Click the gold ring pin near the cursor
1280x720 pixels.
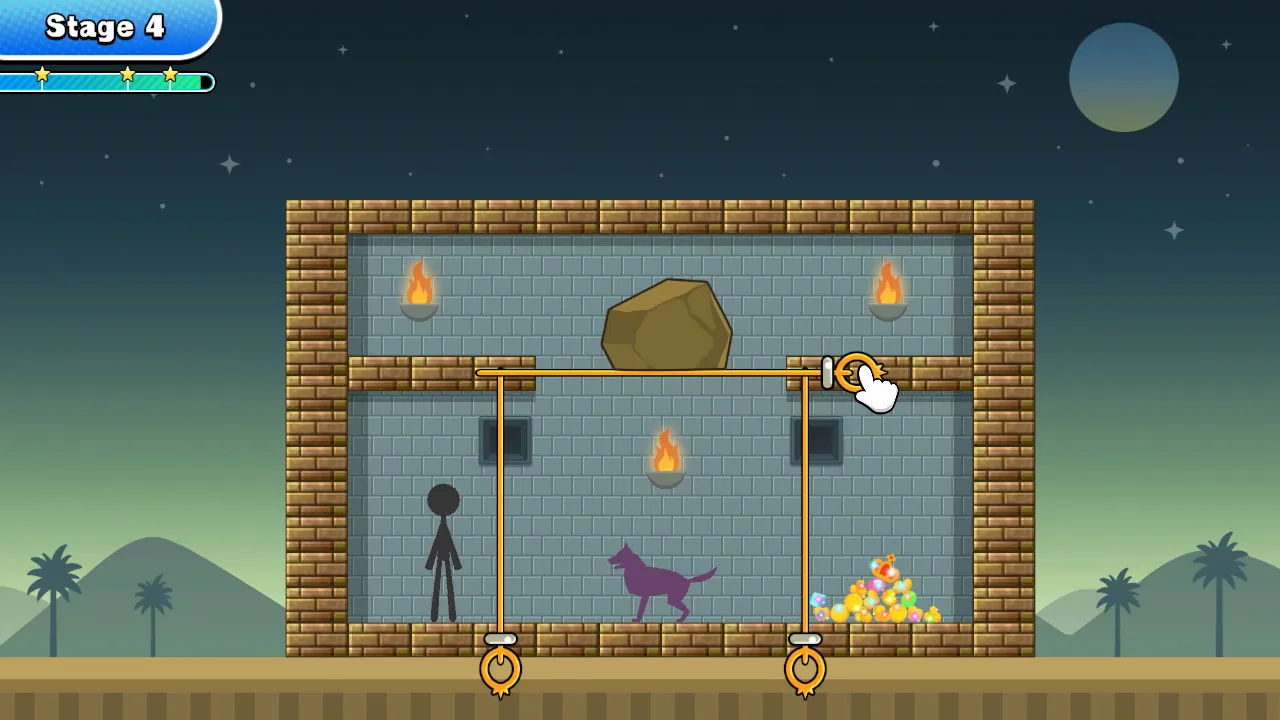click(x=855, y=373)
